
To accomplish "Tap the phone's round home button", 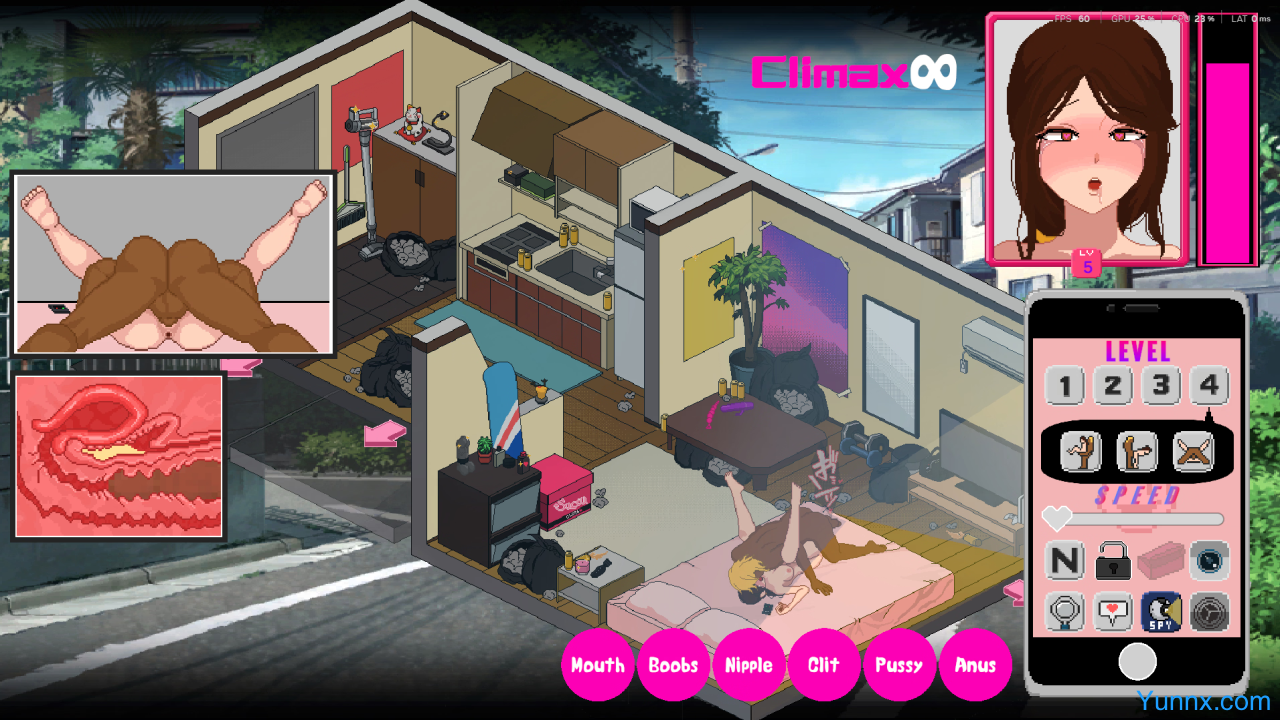I will [x=1137, y=661].
